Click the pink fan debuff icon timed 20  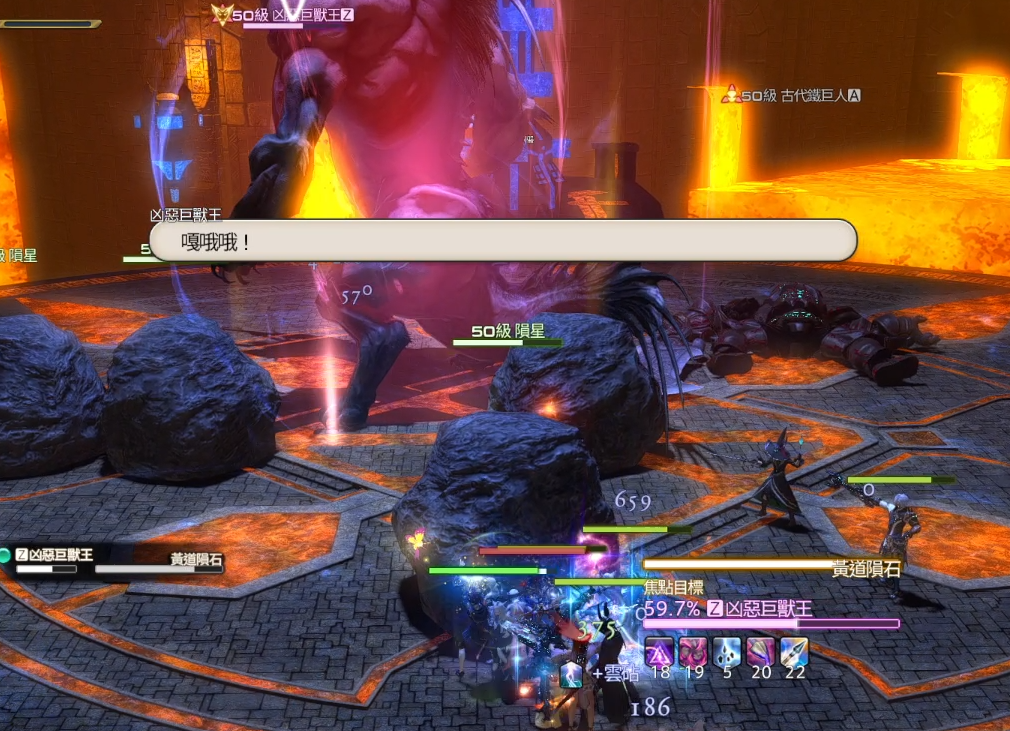tap(761, 652)
